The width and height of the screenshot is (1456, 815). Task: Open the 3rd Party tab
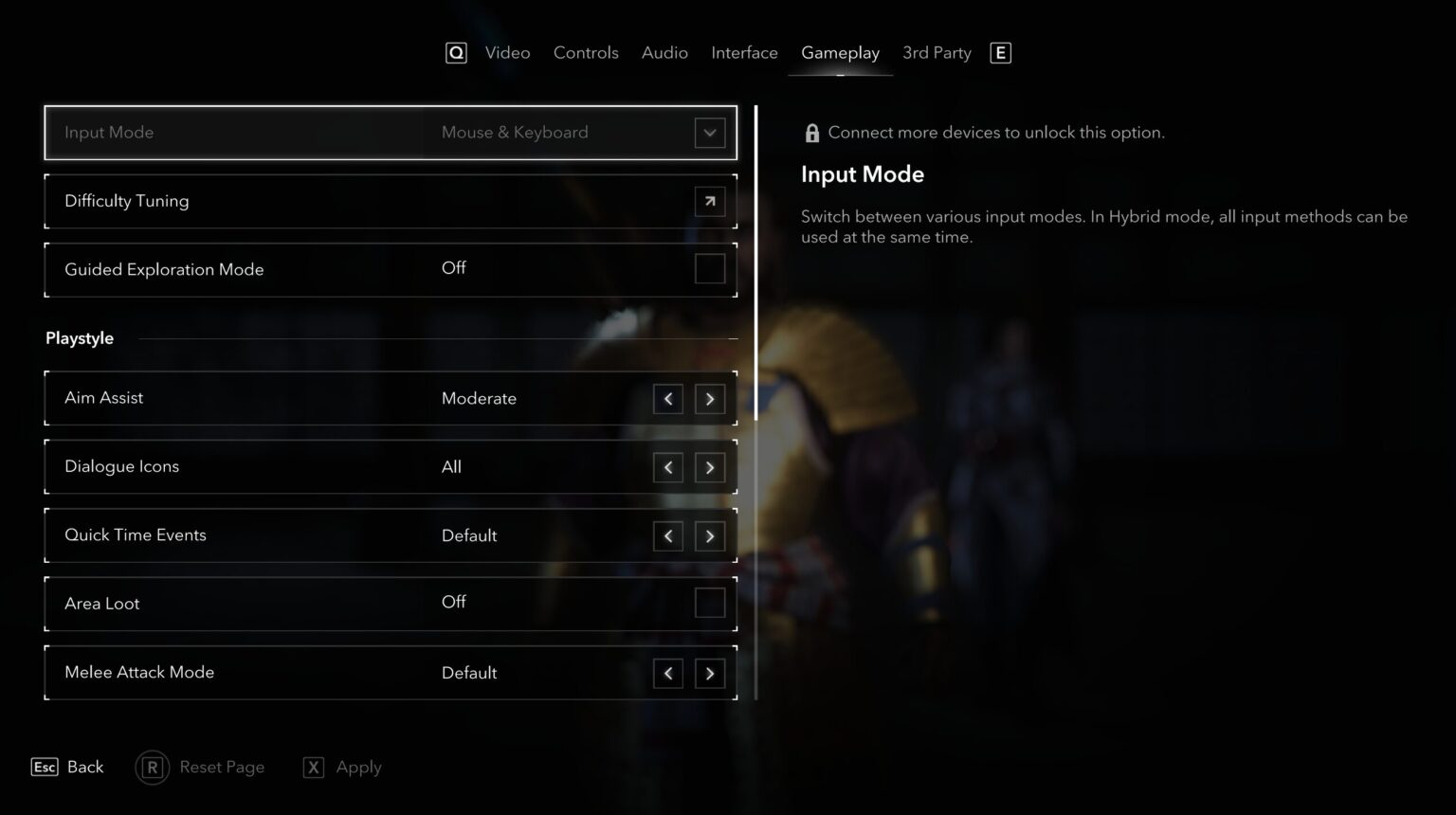pos(937,53)
